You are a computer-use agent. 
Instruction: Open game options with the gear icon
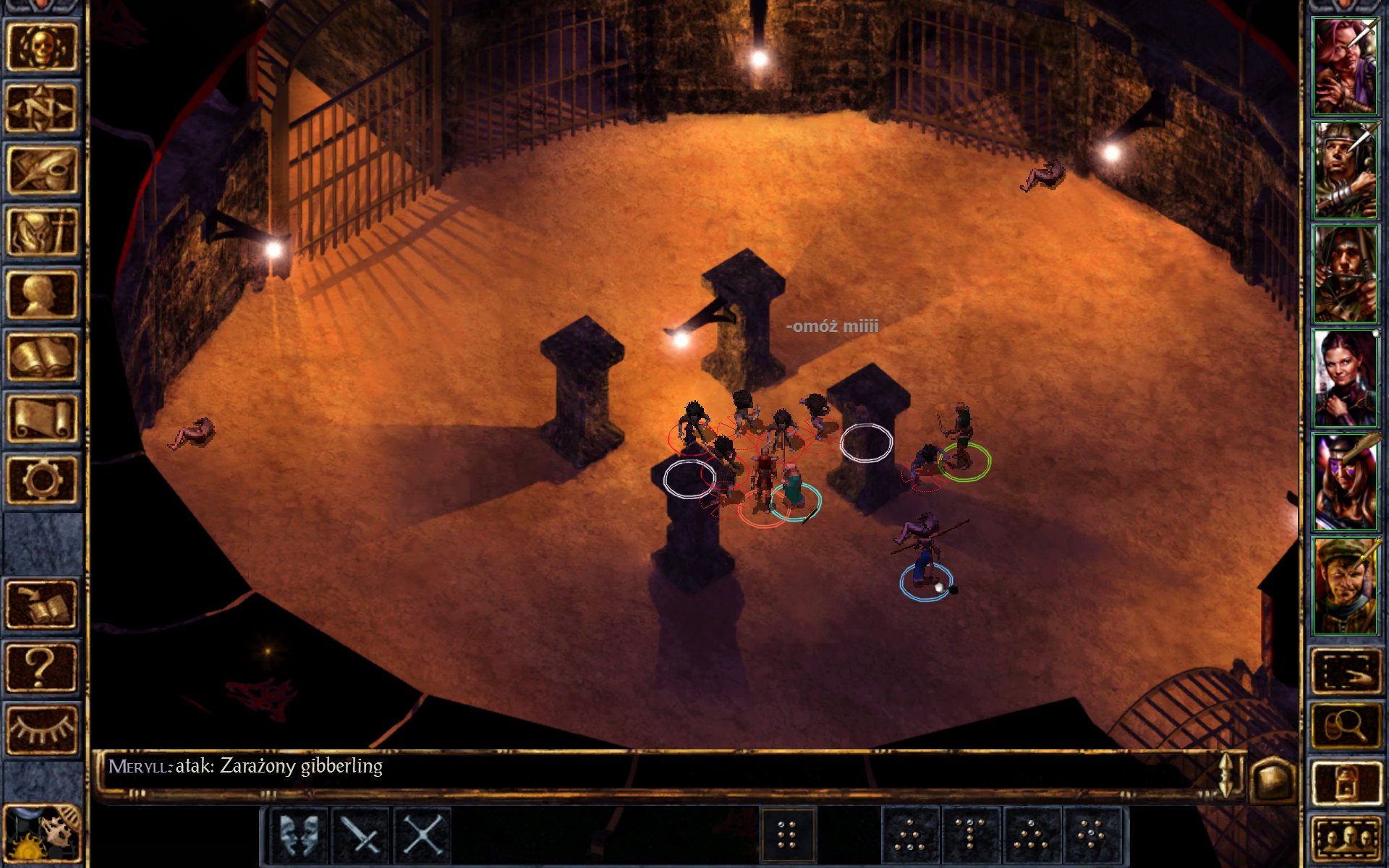[41, 480]
